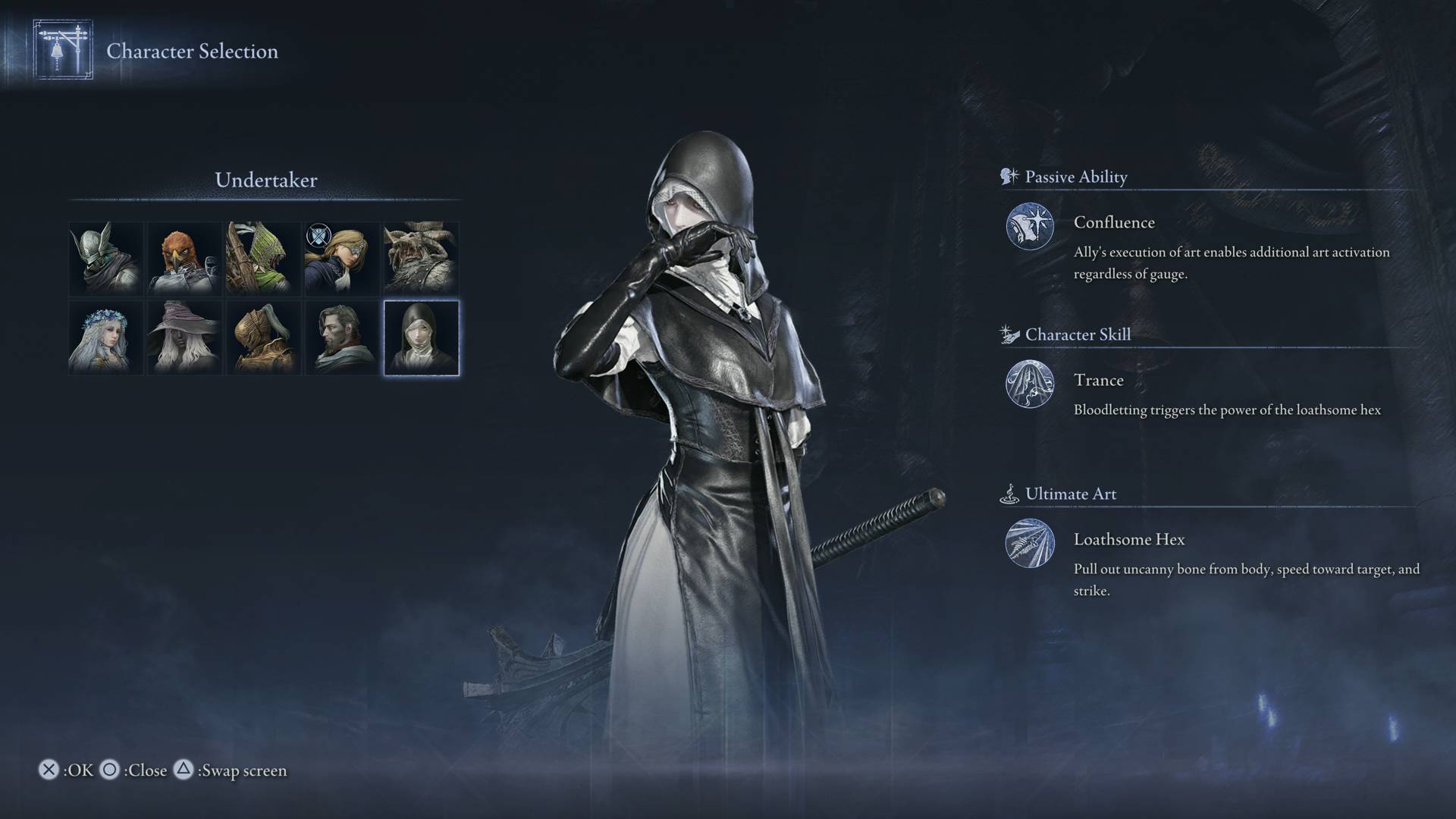
Task: Select the bearded man character portrait
Action: point(341,337)
